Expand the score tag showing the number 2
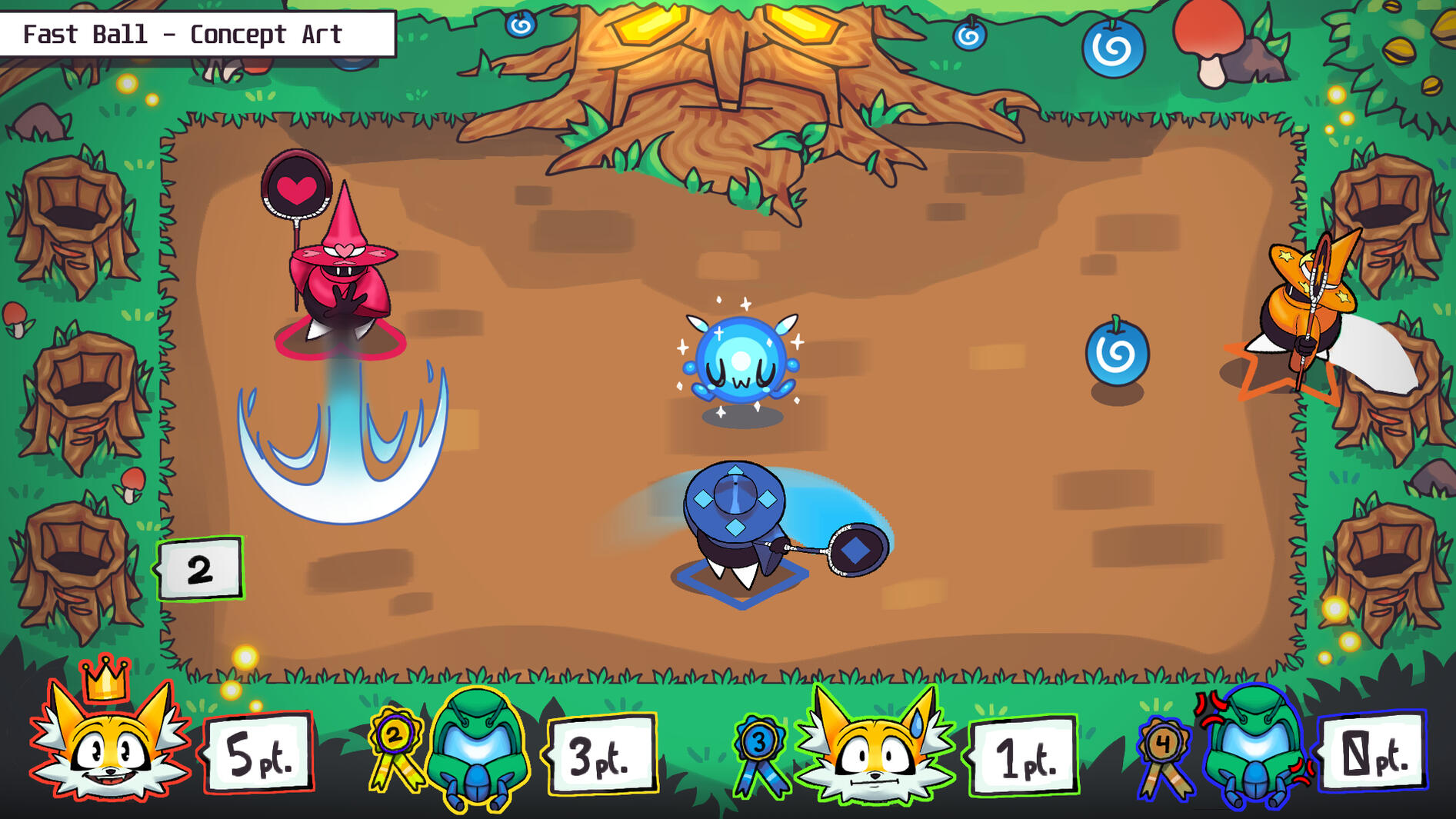Image resolution: width=1456 pixels, height=819 pixels. point(200,569)
